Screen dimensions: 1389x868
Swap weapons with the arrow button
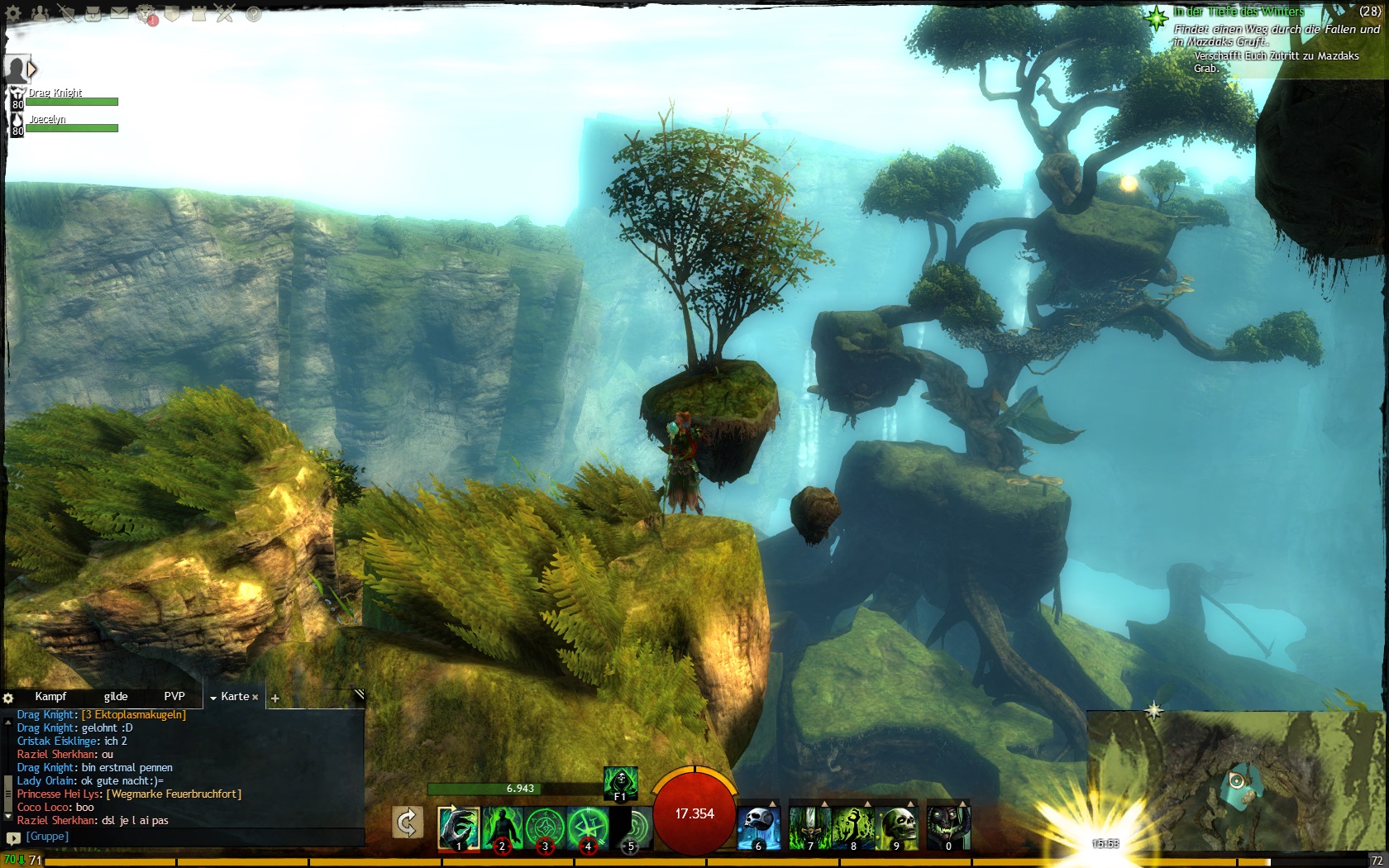coord(407,823)
